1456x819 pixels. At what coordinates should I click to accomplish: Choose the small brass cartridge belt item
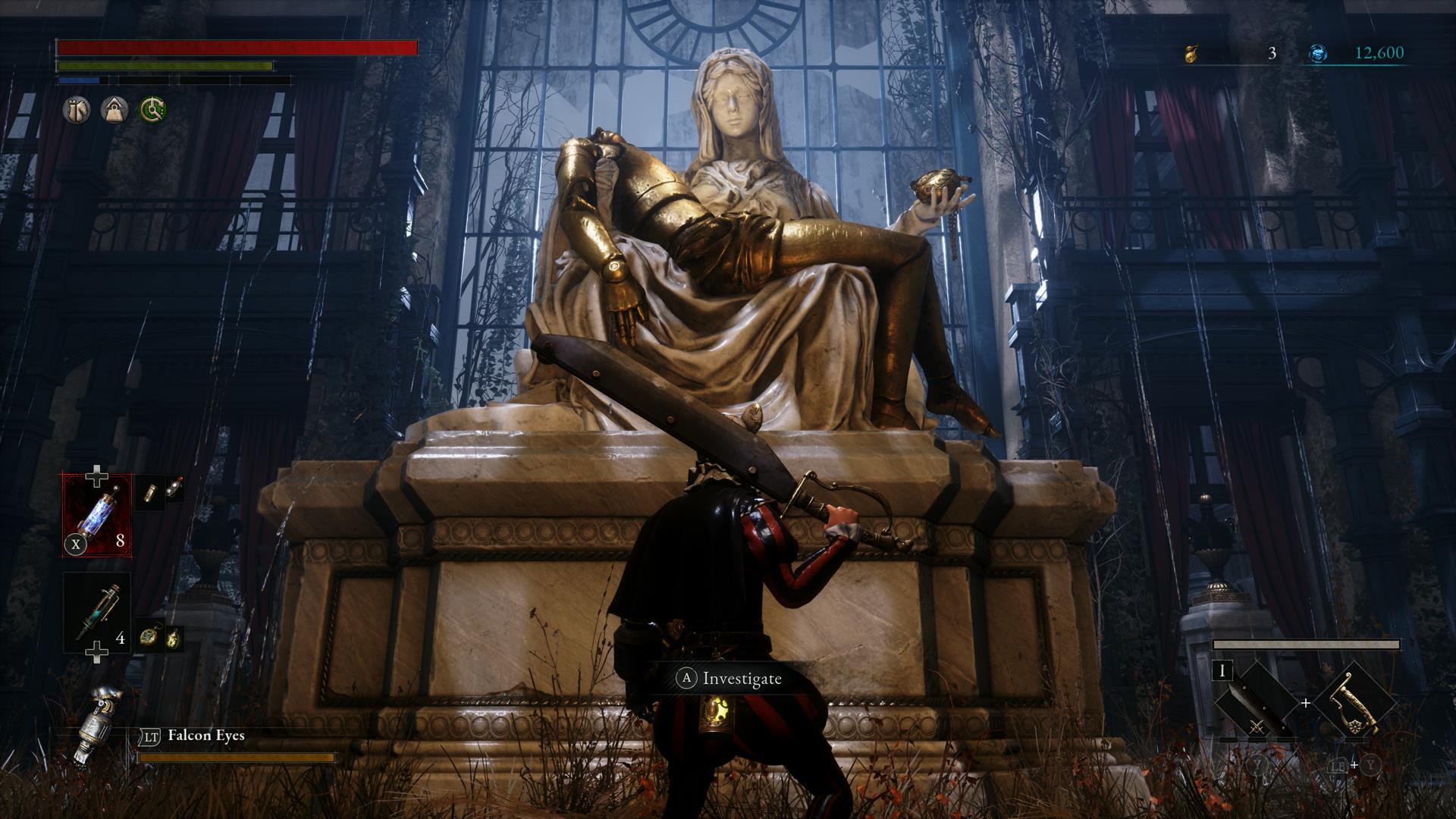click(152, 491)
